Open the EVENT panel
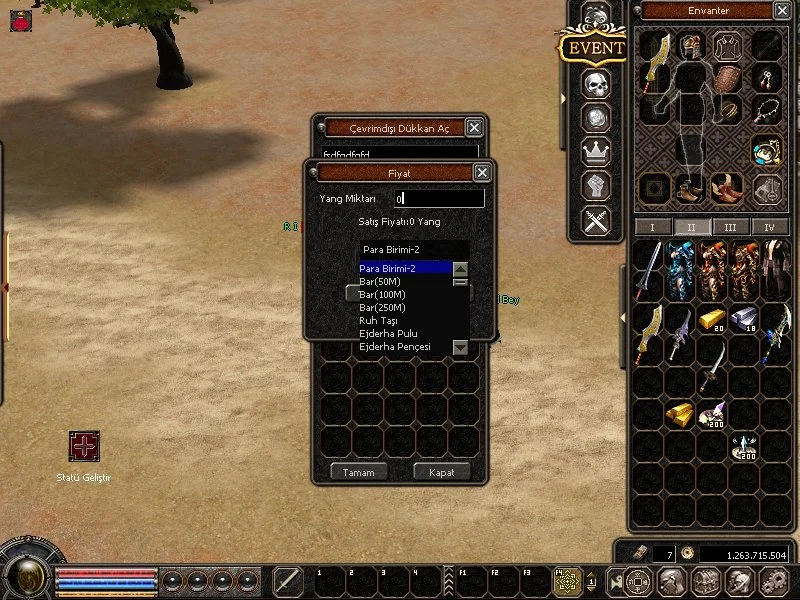 pyautogui.click(x=595, y=48)
